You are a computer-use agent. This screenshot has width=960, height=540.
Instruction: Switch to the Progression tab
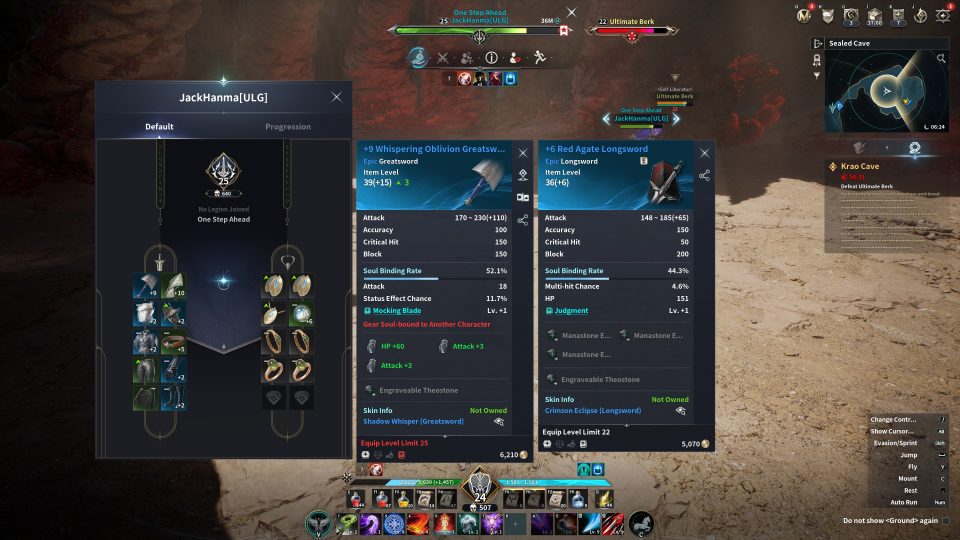pos(287,127)
